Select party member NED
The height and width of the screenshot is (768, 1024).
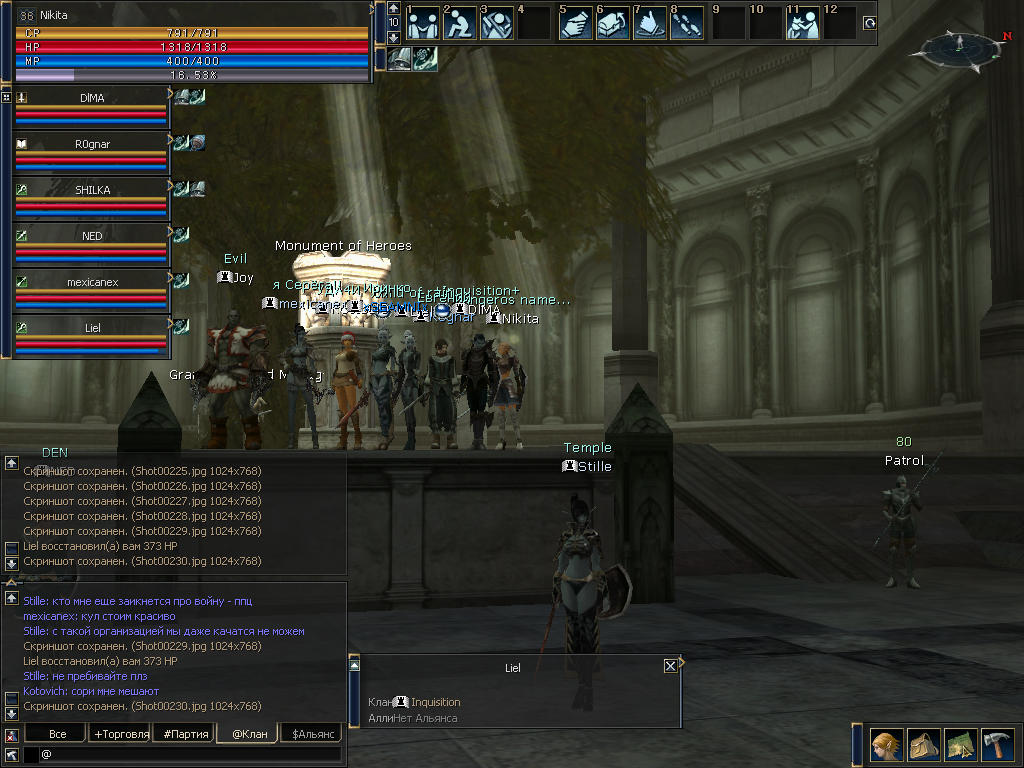click(x=92, y=236)
